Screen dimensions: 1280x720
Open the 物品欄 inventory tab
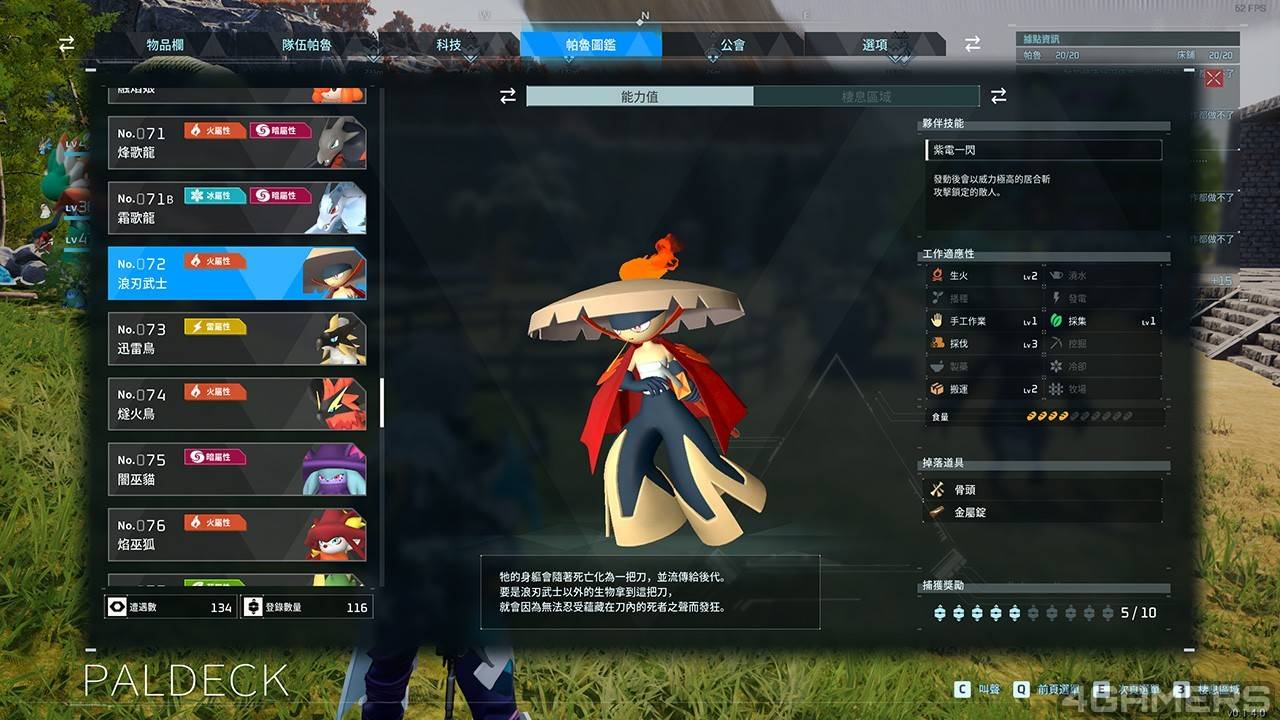point(165,45)
